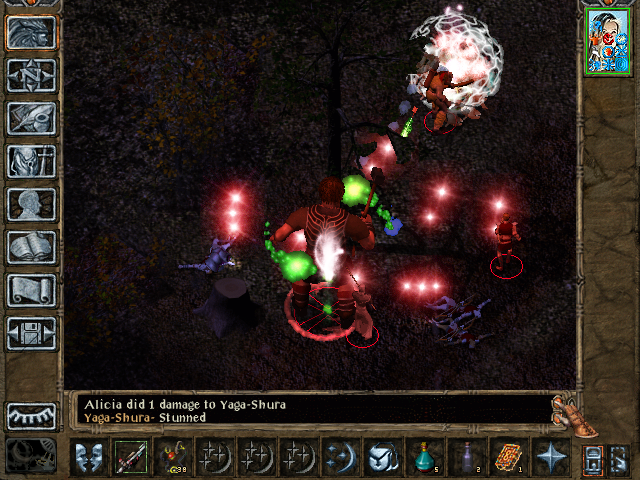Screen dimensions: 640x480
Task: Click the rest button showing a closed eye
Action: click(x=32, y=415)
